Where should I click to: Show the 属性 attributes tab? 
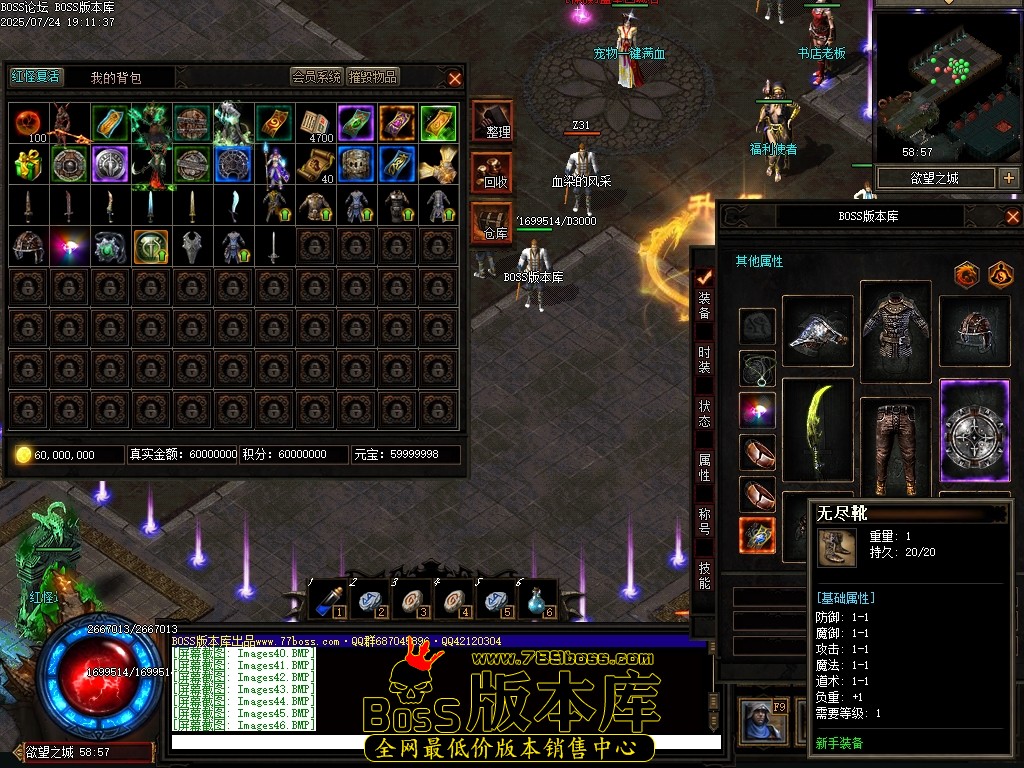pos(705,467)
